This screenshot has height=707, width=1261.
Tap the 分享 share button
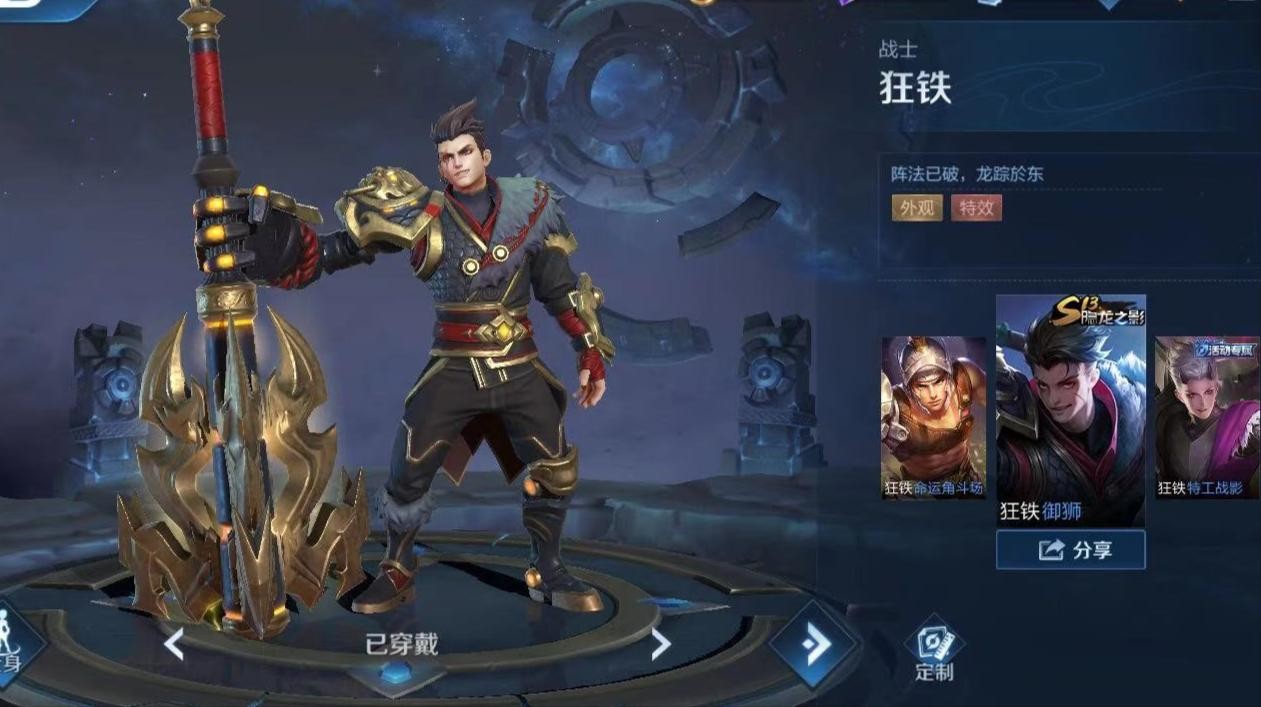(x=1070, y=550)
